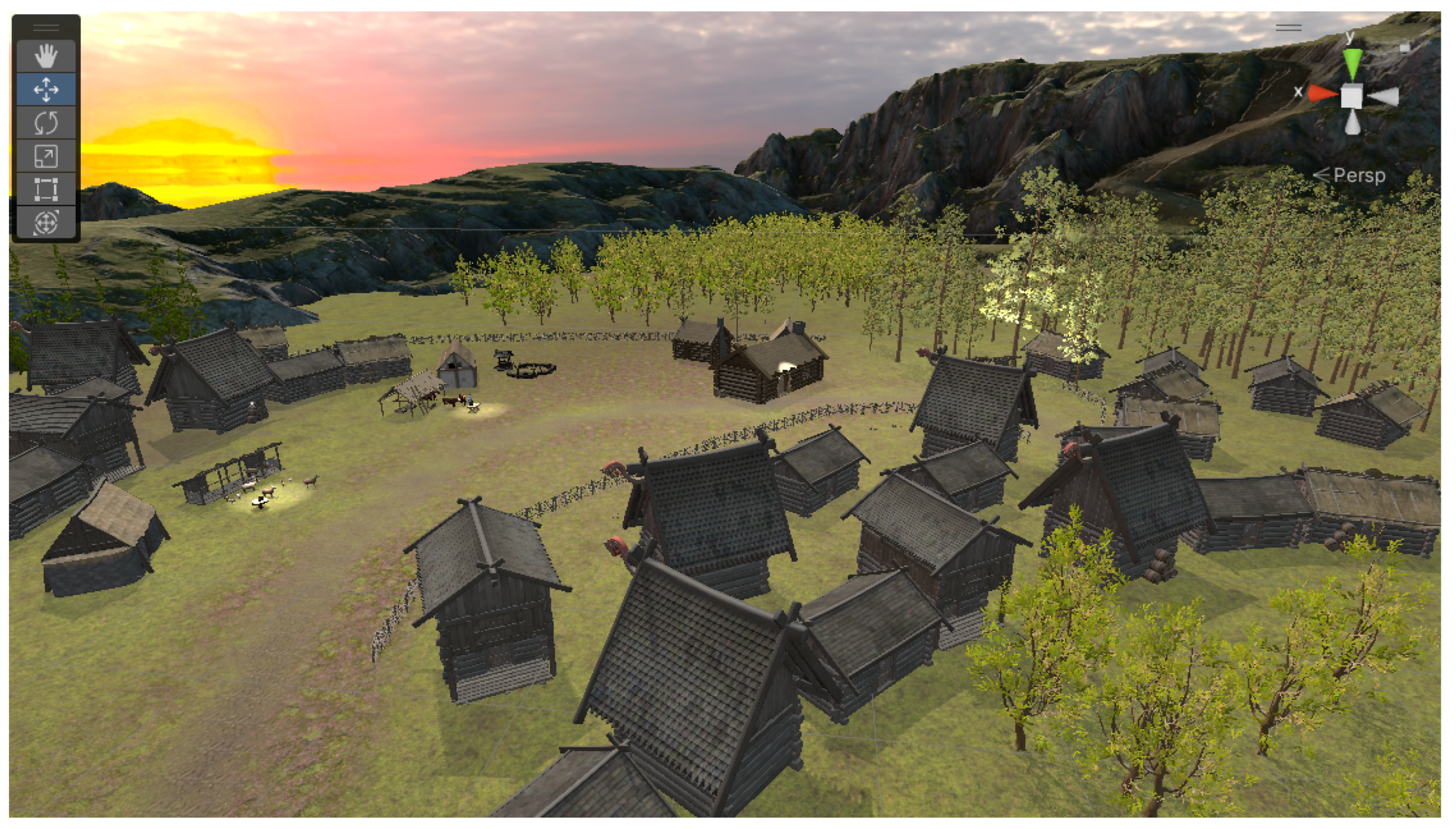Click the tools overlay grip handle
Screen dimensions: 1456x829
click(x=46, y=27)
